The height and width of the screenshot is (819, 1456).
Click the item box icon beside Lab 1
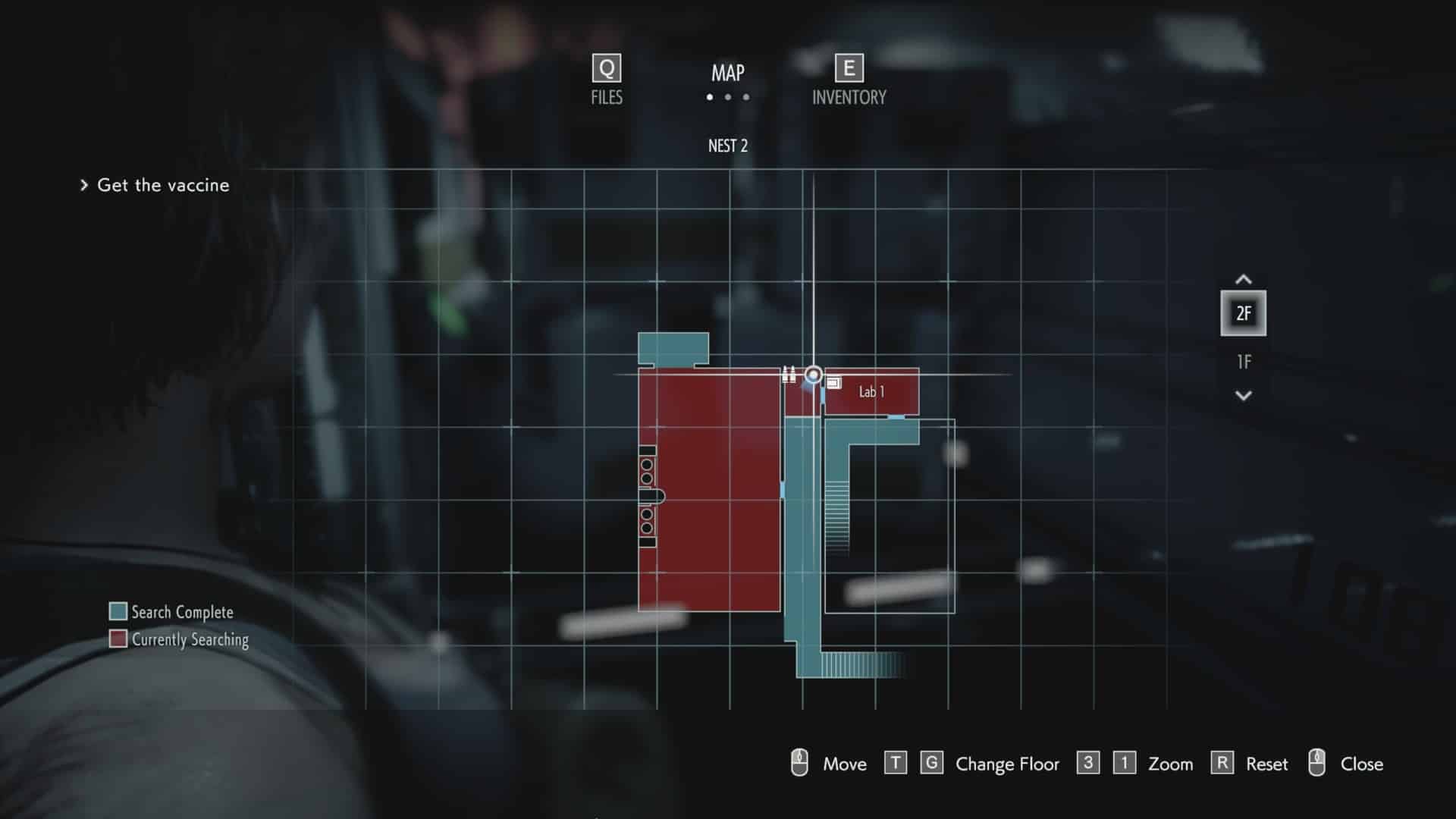tap(834, 383)
